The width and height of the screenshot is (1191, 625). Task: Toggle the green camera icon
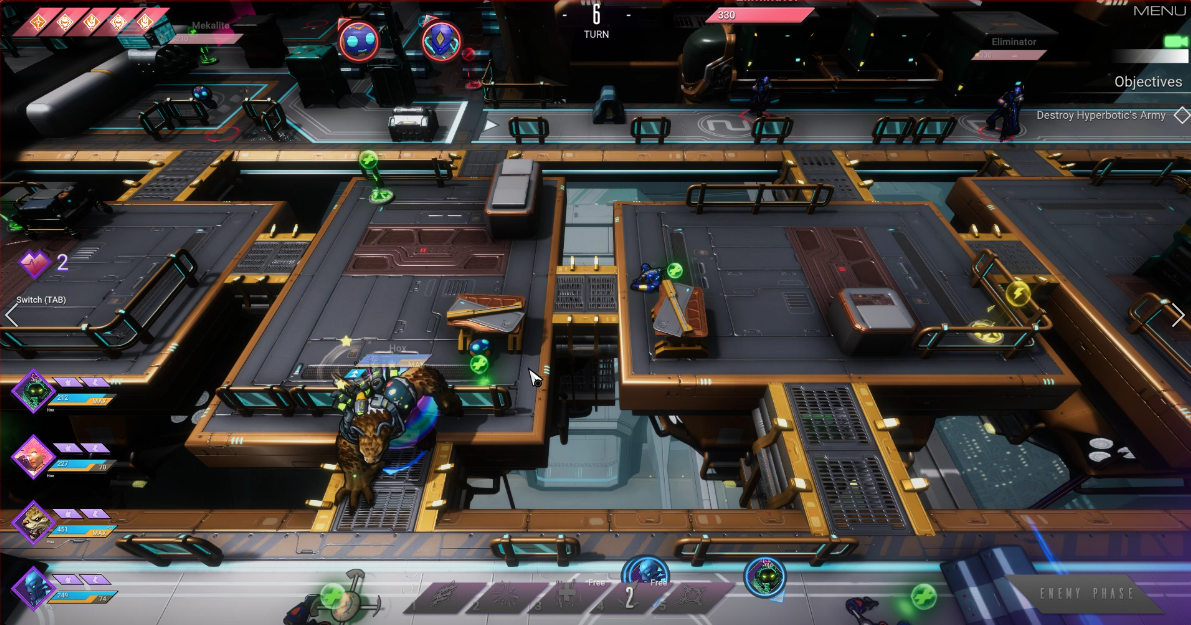point(1175,41)
